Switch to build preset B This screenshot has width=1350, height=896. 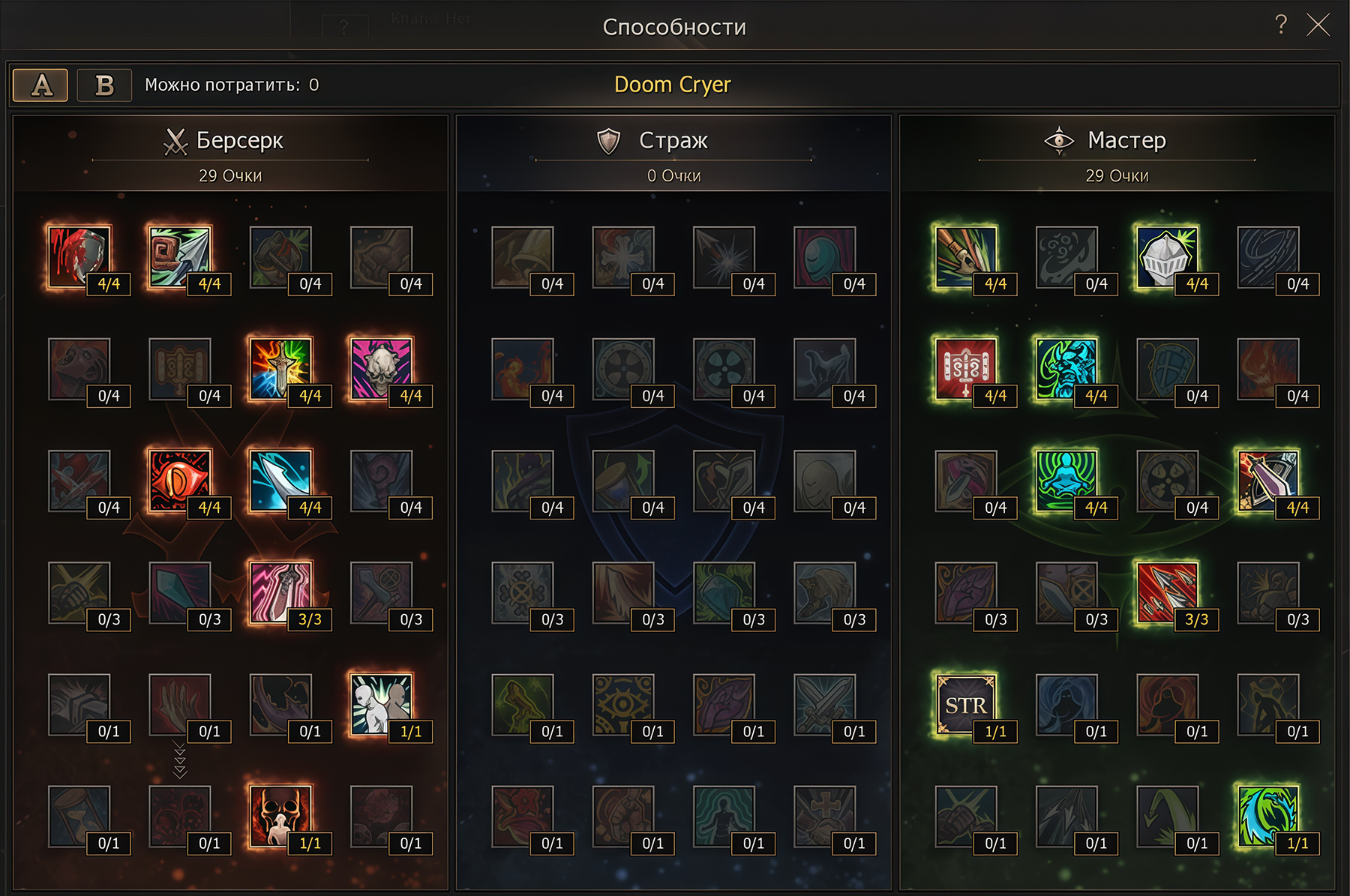103,85
